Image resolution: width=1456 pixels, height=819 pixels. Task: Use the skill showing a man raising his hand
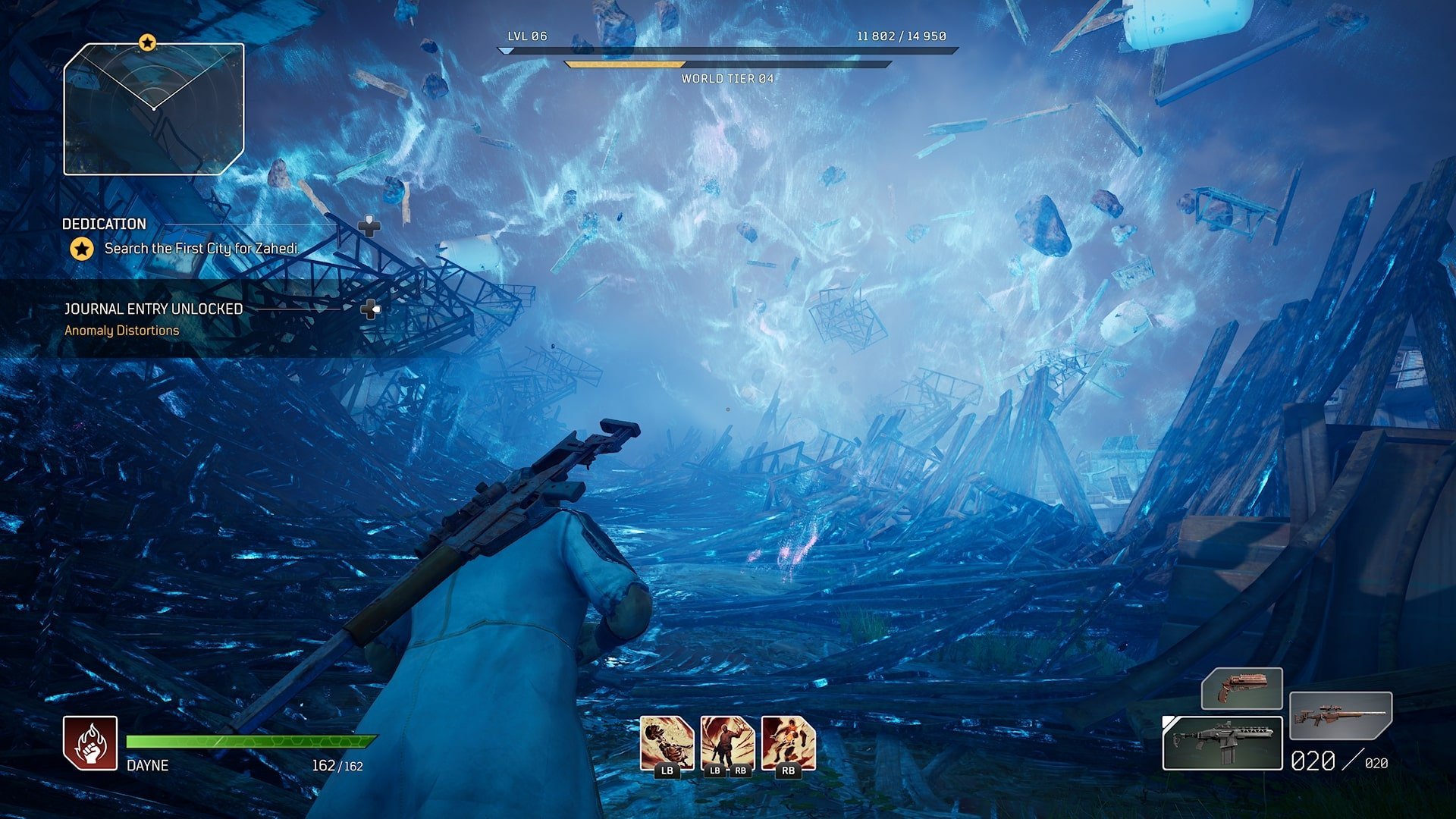coord(727,744)
